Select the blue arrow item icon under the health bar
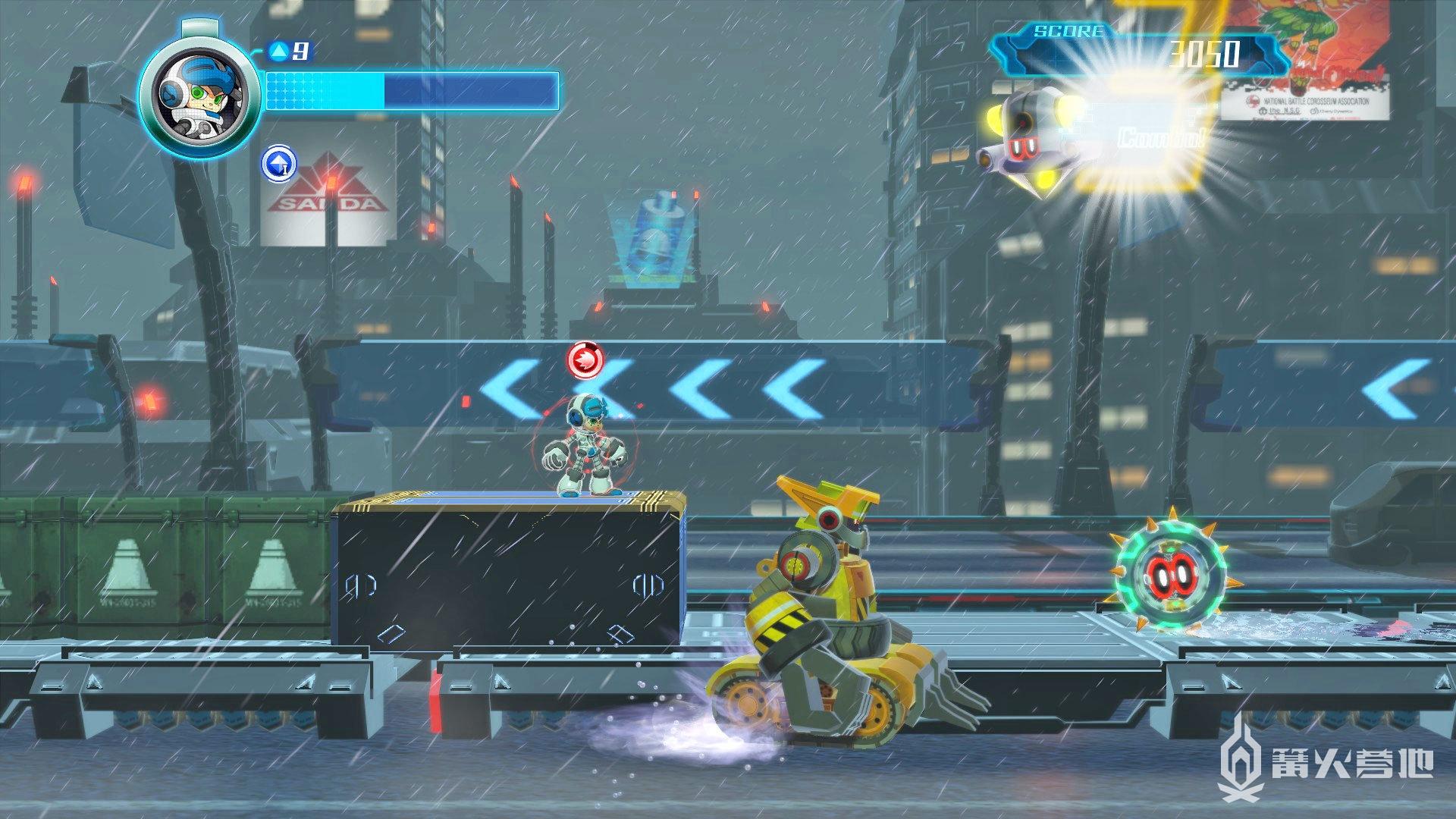Screen dimensions: 1456x819 (279, 163)
